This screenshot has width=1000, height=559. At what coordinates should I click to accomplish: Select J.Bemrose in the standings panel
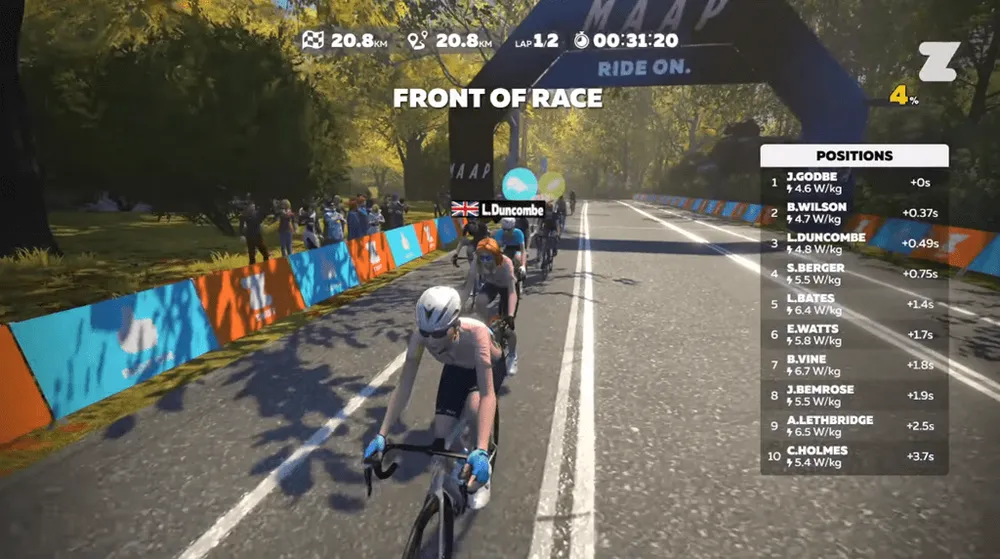click(854, 395)
